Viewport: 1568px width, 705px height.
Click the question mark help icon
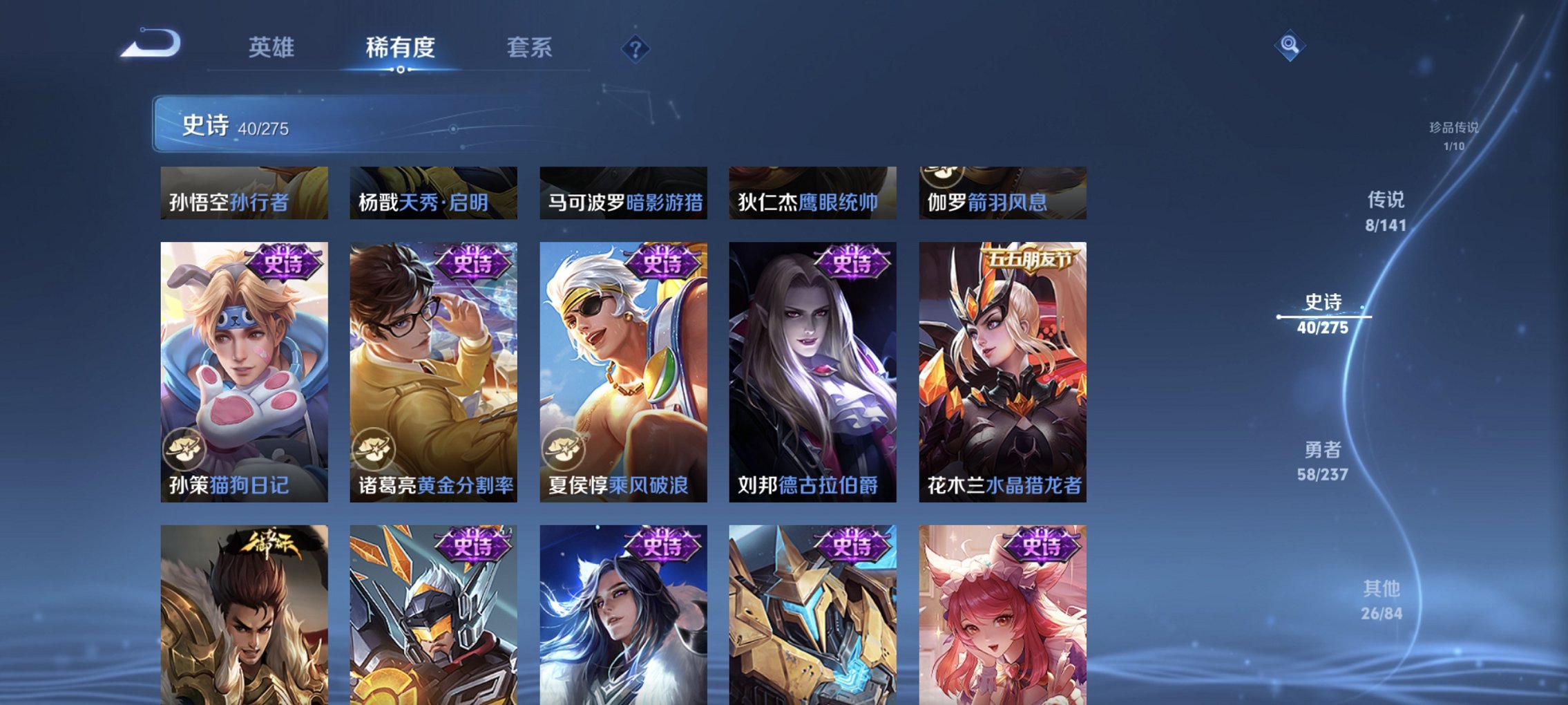[x=636, y=48]
